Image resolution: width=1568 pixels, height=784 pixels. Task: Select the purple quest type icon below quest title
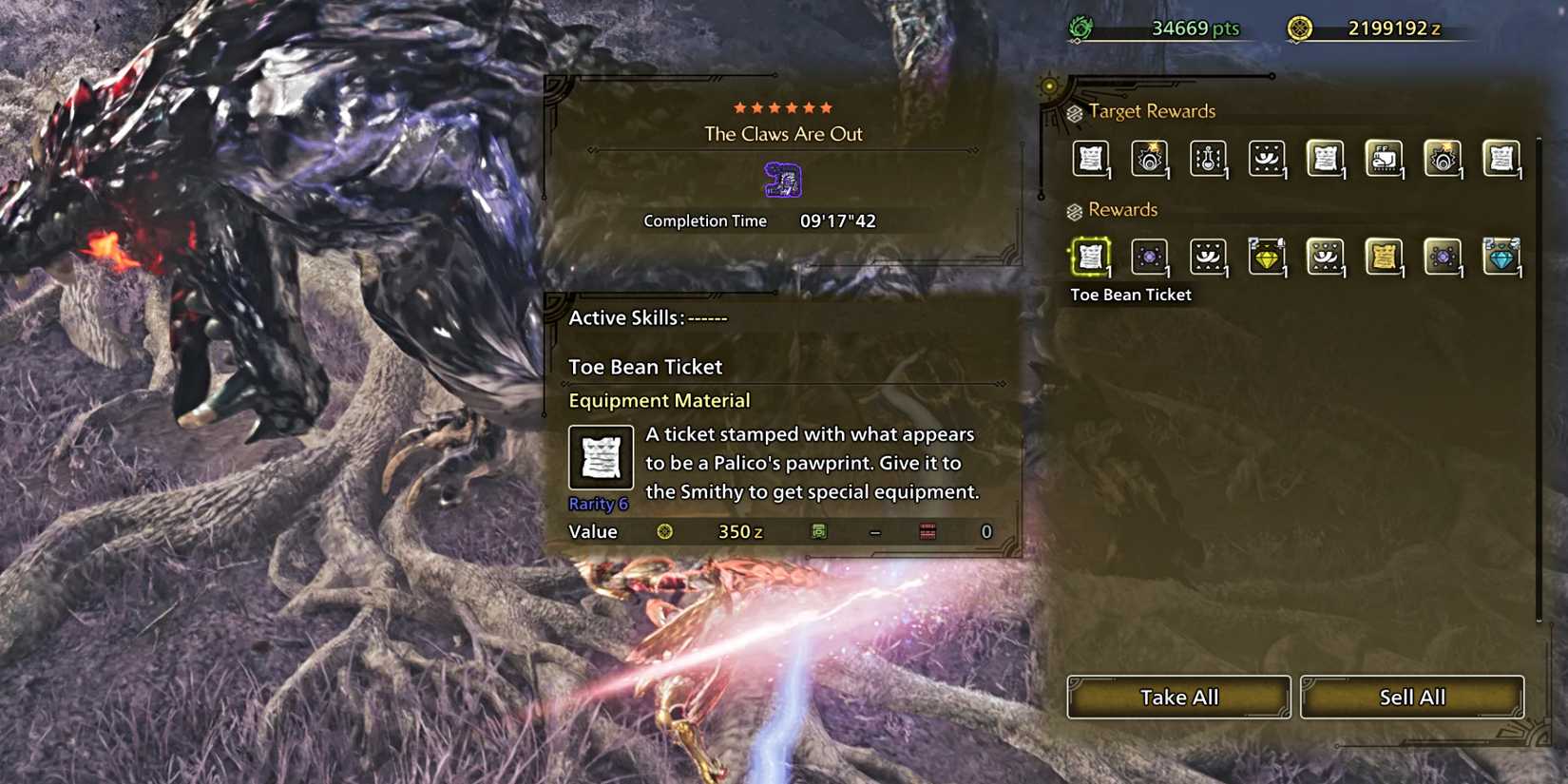(782, 177)
